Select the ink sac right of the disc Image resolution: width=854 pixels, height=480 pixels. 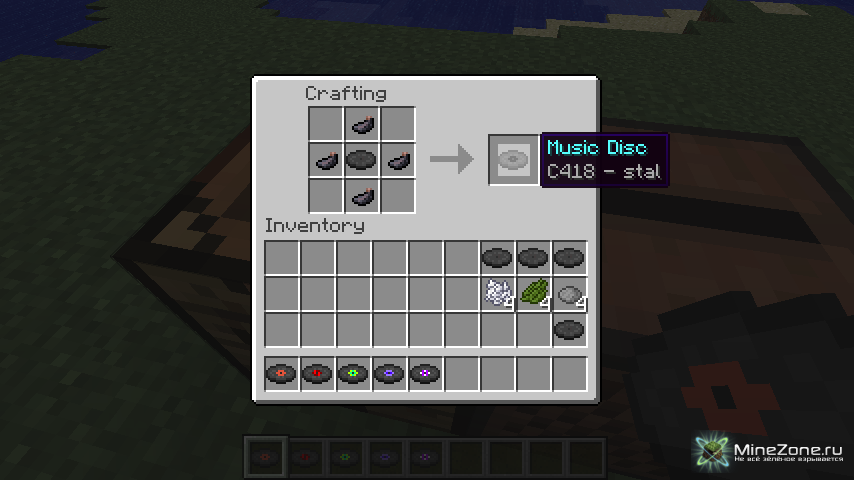397,160
